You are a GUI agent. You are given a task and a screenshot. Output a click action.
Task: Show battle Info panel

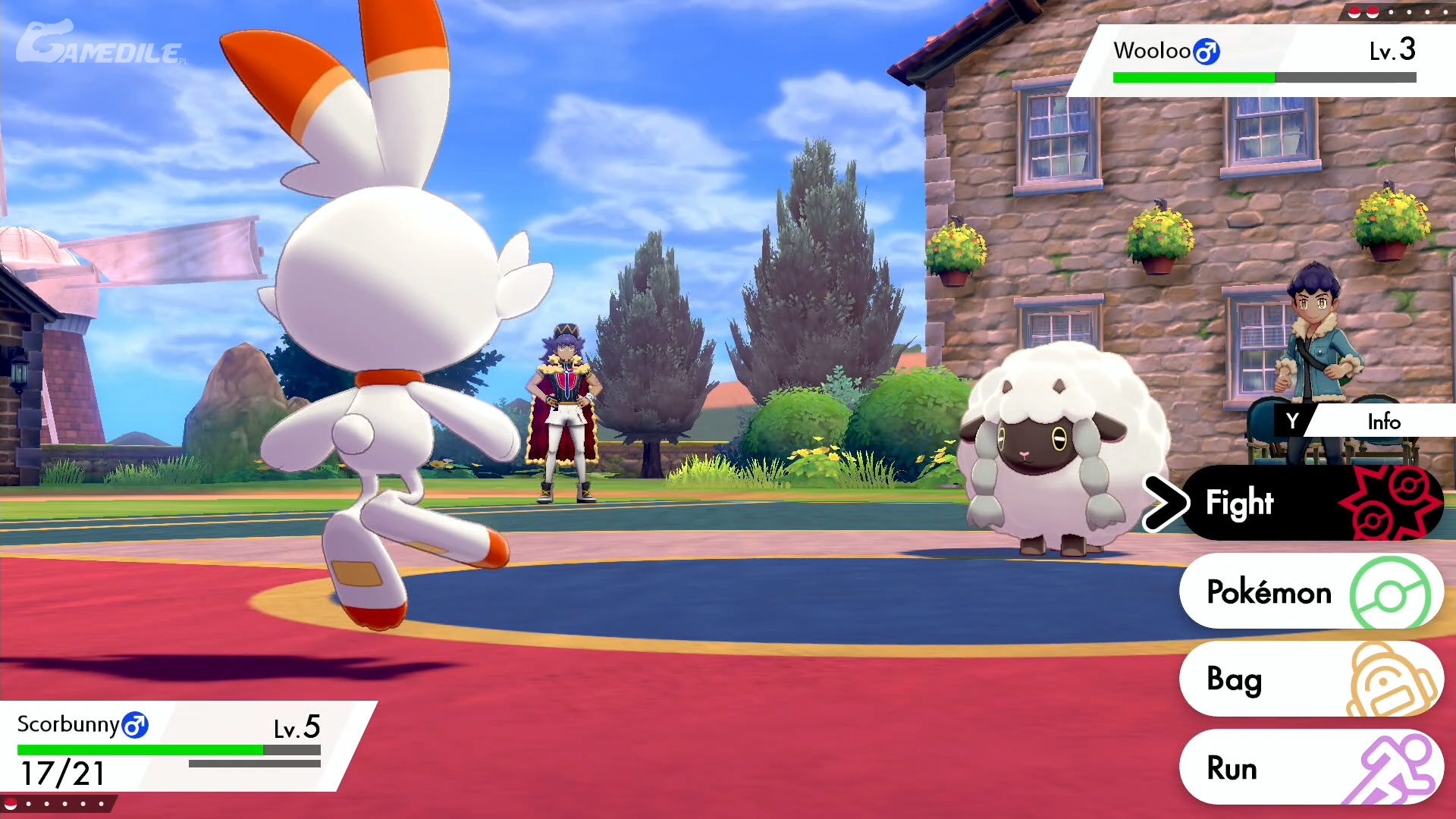coord(1365,421)
